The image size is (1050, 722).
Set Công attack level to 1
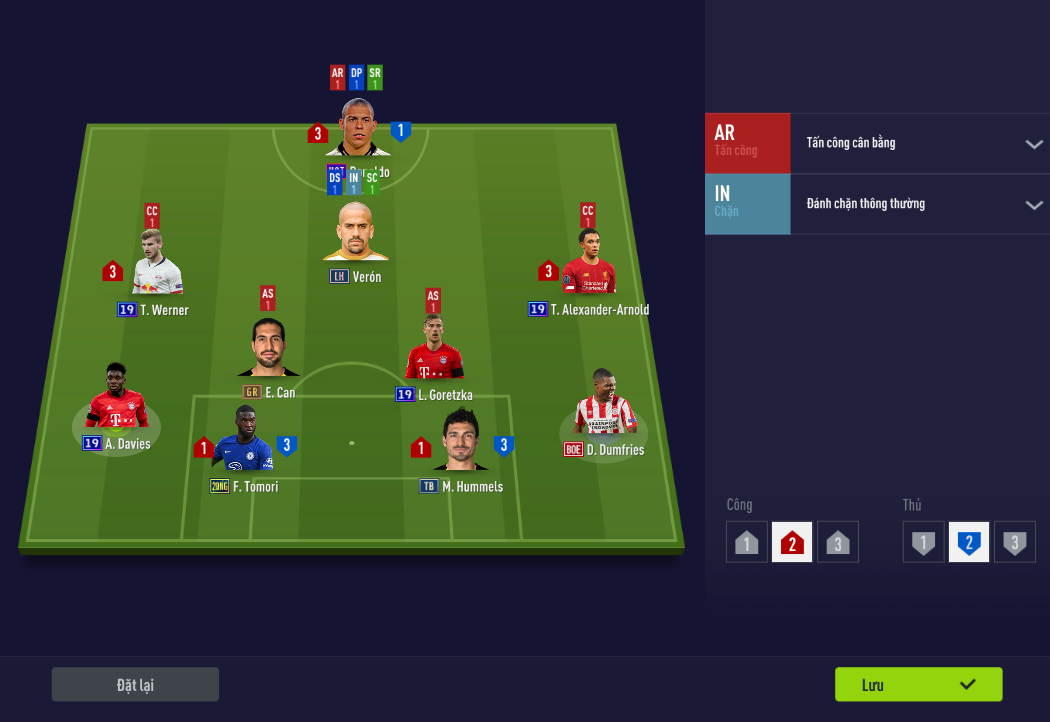point(747,543)
